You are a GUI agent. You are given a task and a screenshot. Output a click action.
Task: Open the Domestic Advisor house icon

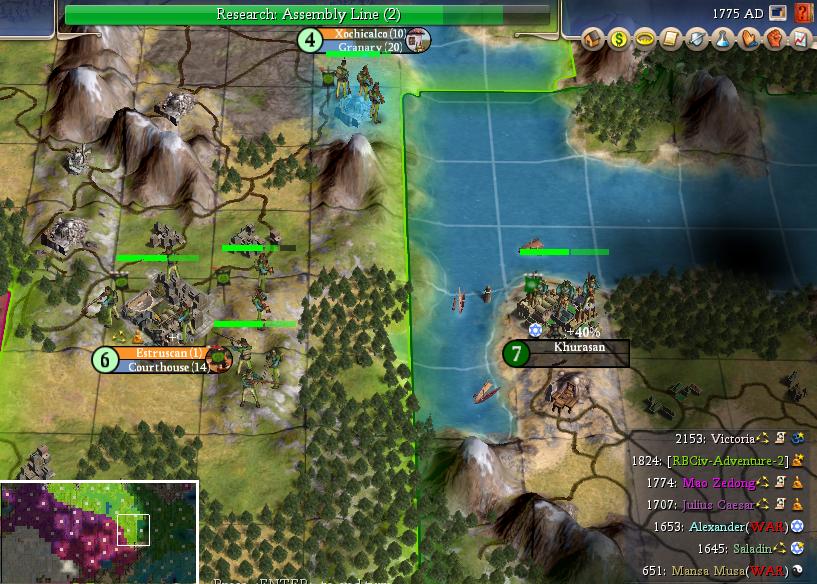(x=594, y=40)
